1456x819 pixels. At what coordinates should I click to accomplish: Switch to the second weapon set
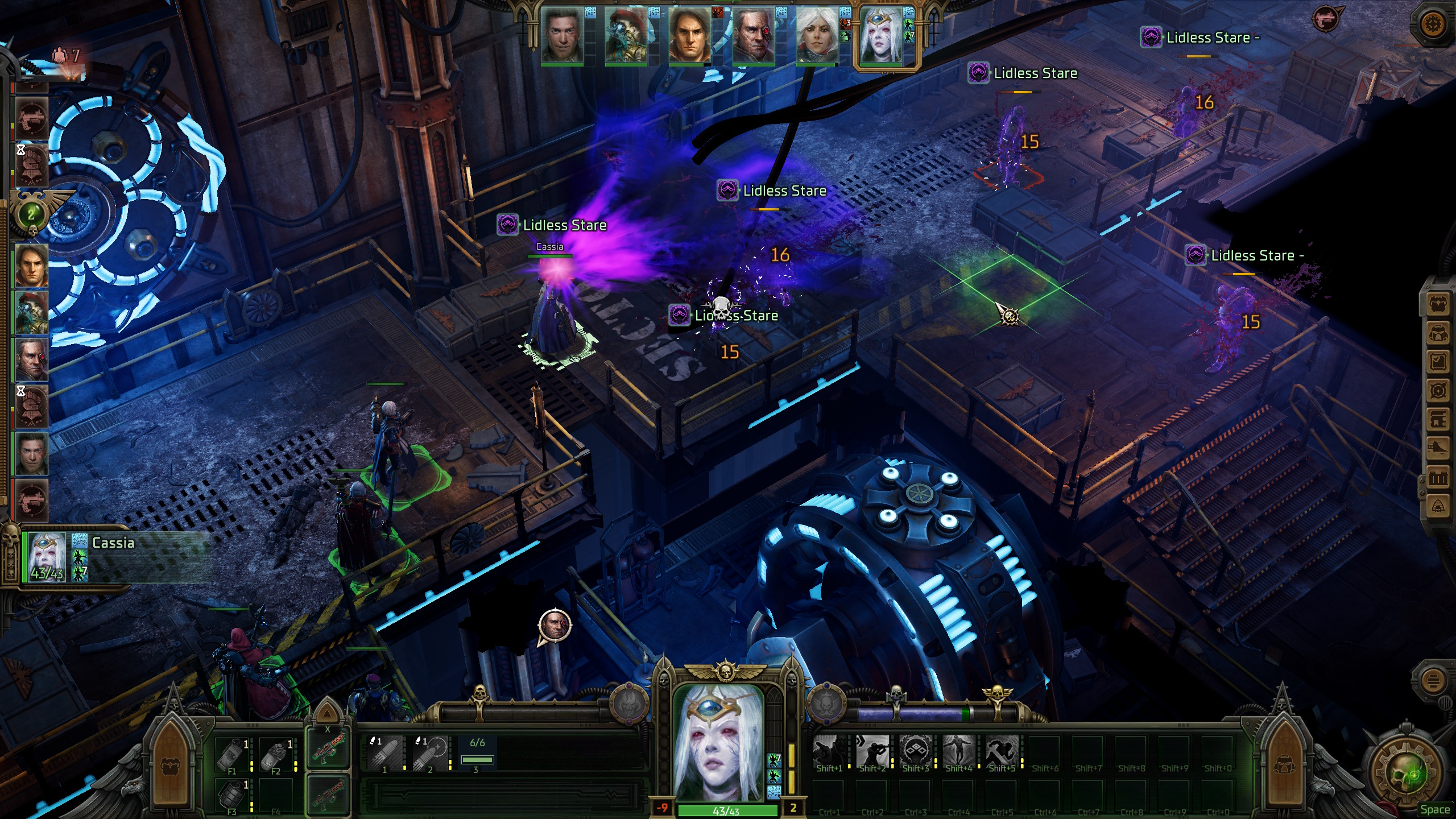click(328, 795)
